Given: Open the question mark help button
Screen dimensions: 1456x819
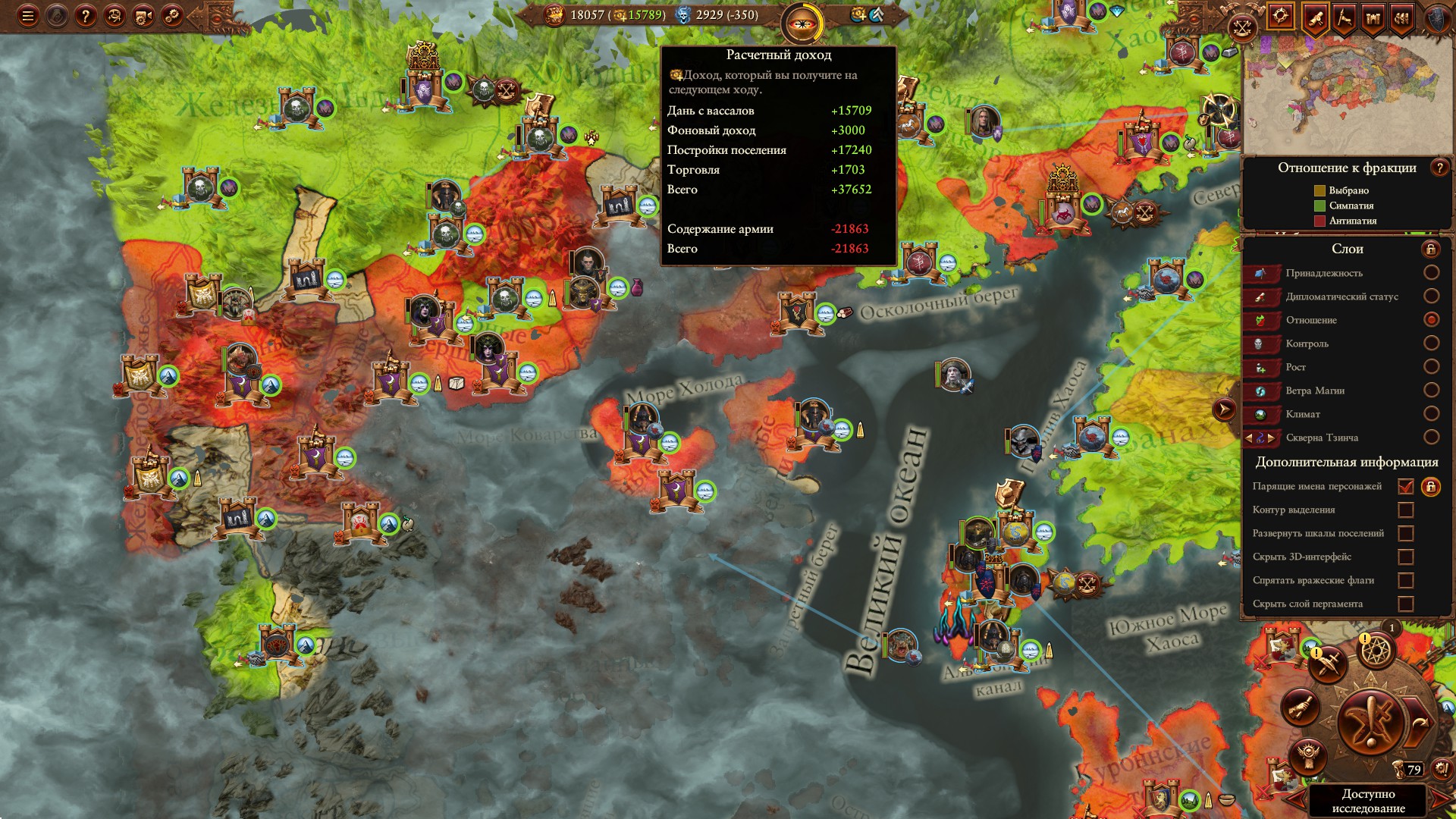Looking at the screenshot, I should [x=86, y=16].
